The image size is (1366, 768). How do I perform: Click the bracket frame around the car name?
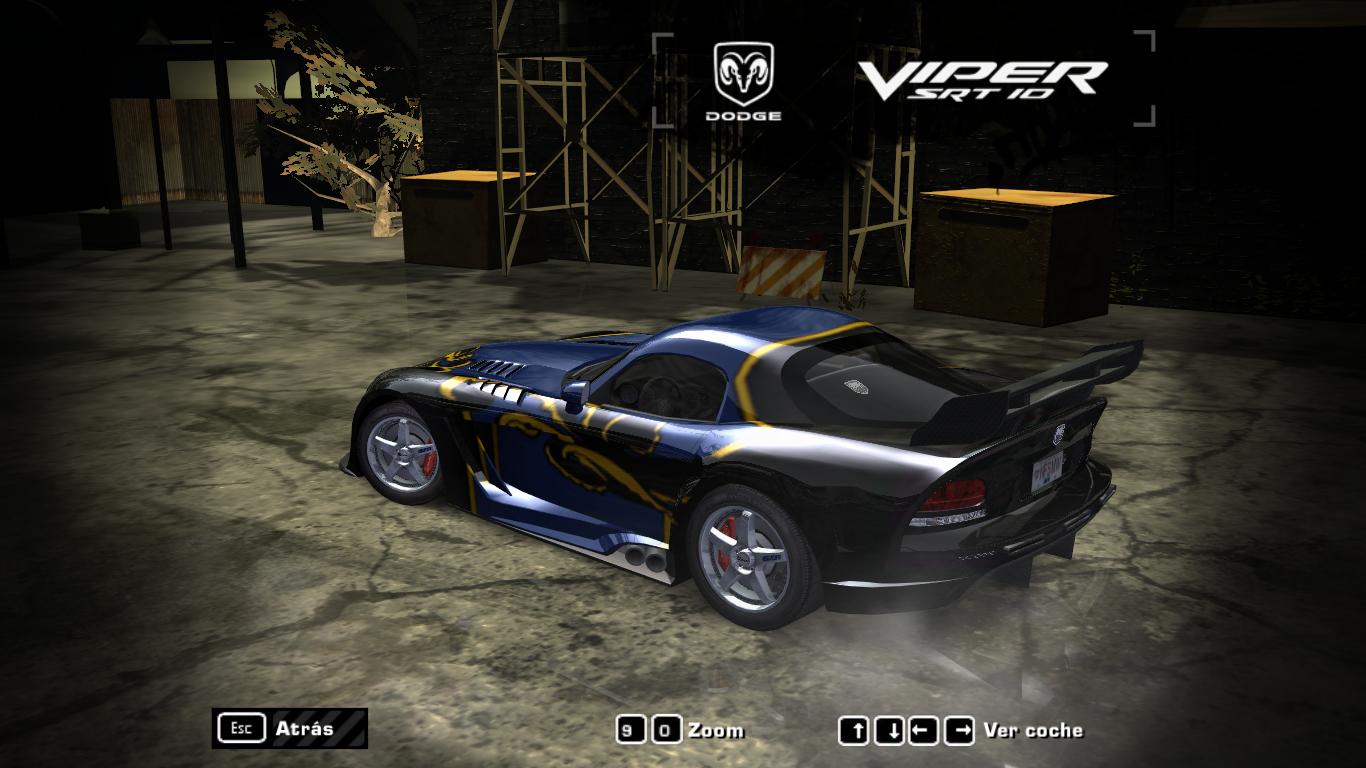point(660,42)
